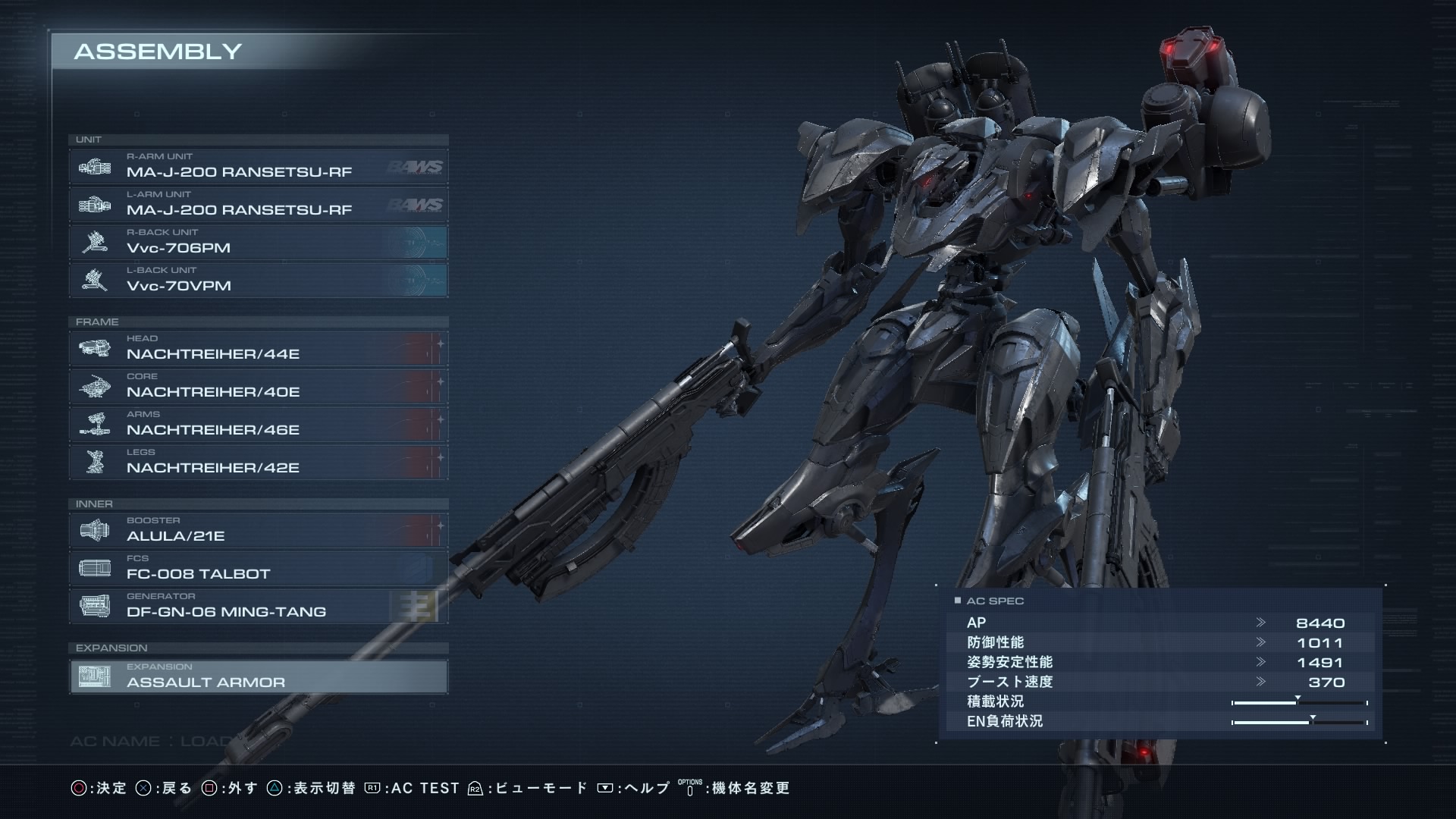Select the L-BACK UNIT Vvc-70VPM entry
Viewport: 1456px width, 819px height.
(x=258, y=281)
